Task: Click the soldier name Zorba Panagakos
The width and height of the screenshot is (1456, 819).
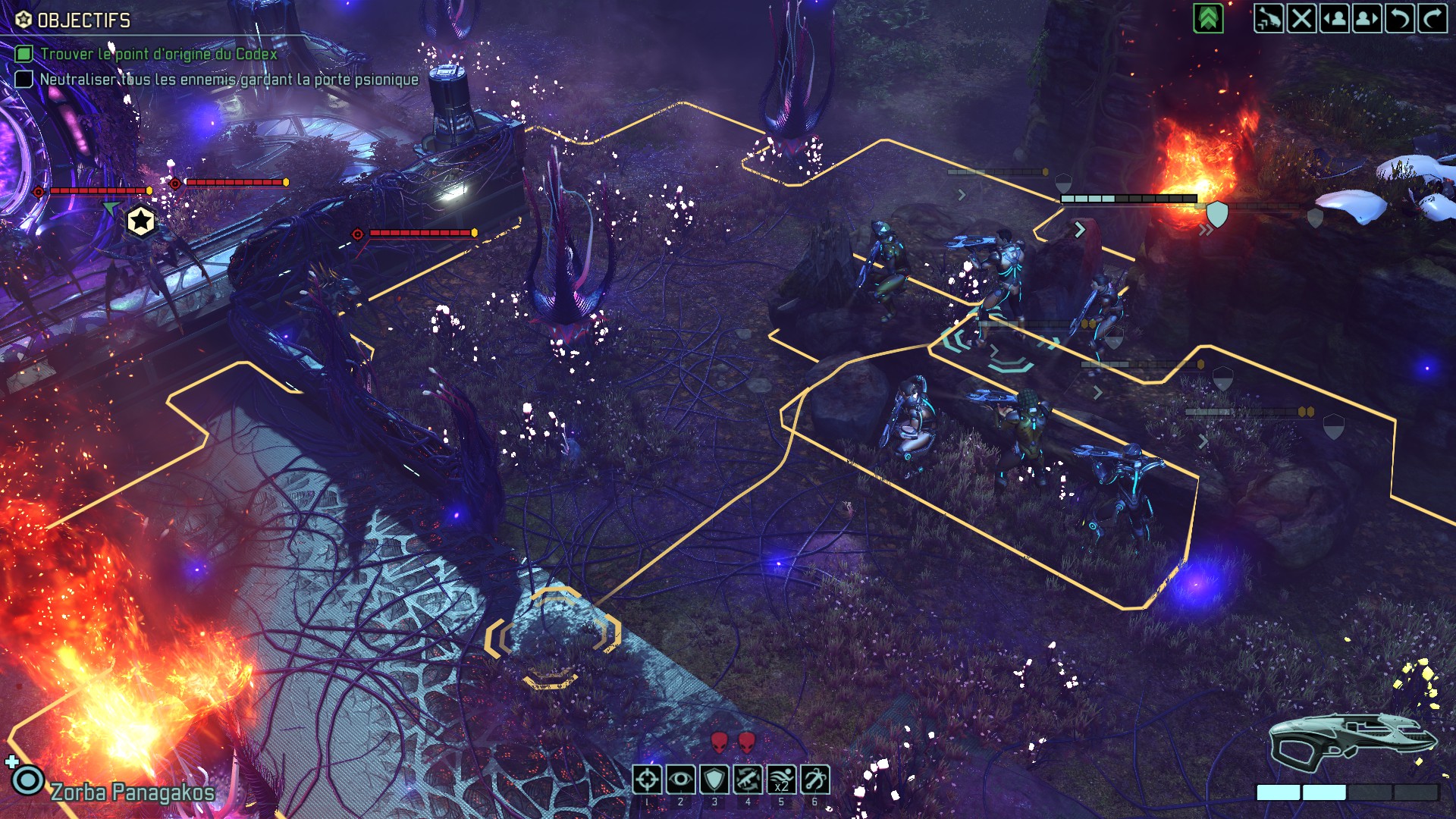Action: click(133, 792)
